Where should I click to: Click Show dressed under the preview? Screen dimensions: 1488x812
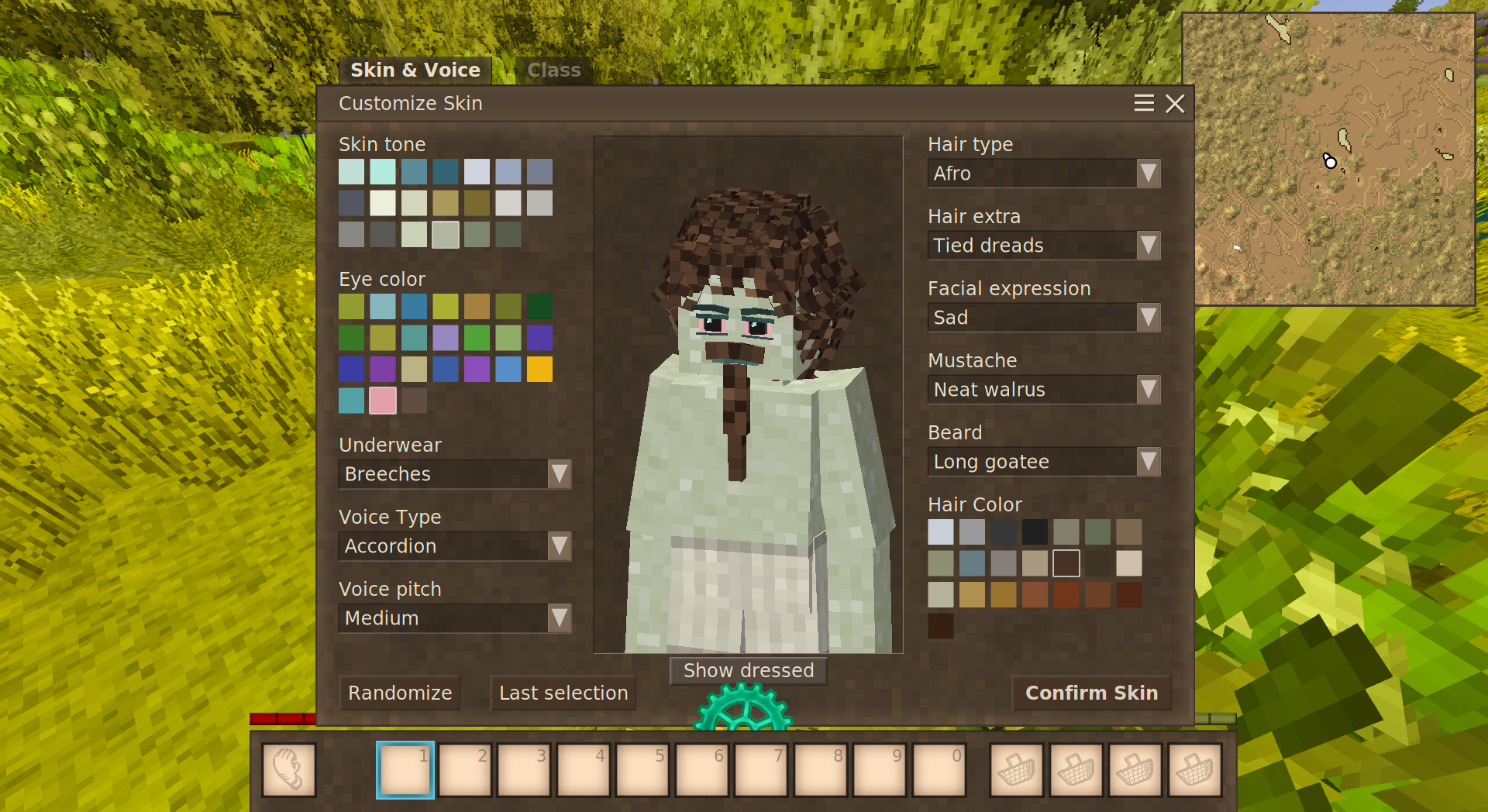click(747, 670)
